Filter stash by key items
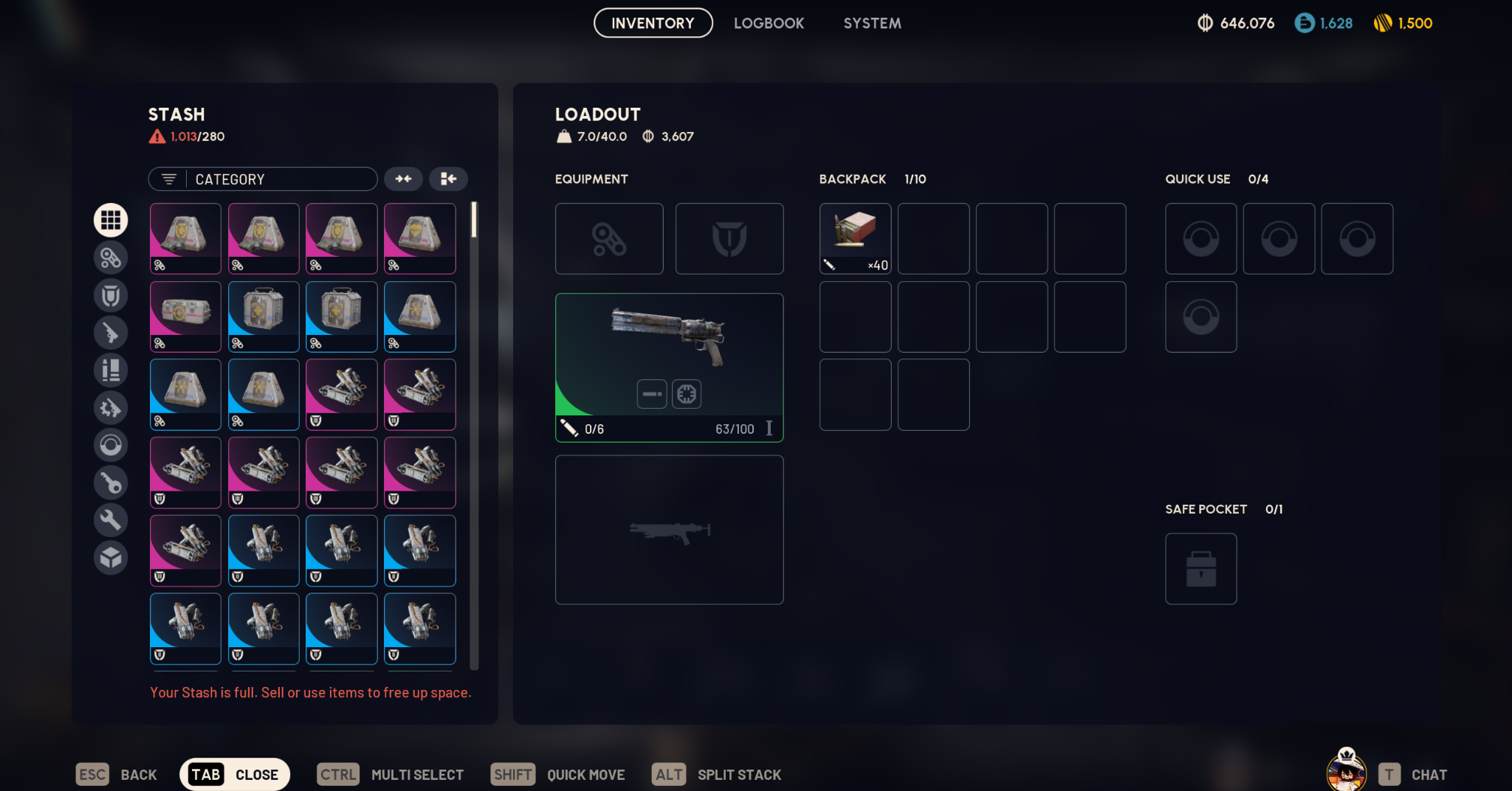The image size is (1512, 791). click(x=111, y=483)
